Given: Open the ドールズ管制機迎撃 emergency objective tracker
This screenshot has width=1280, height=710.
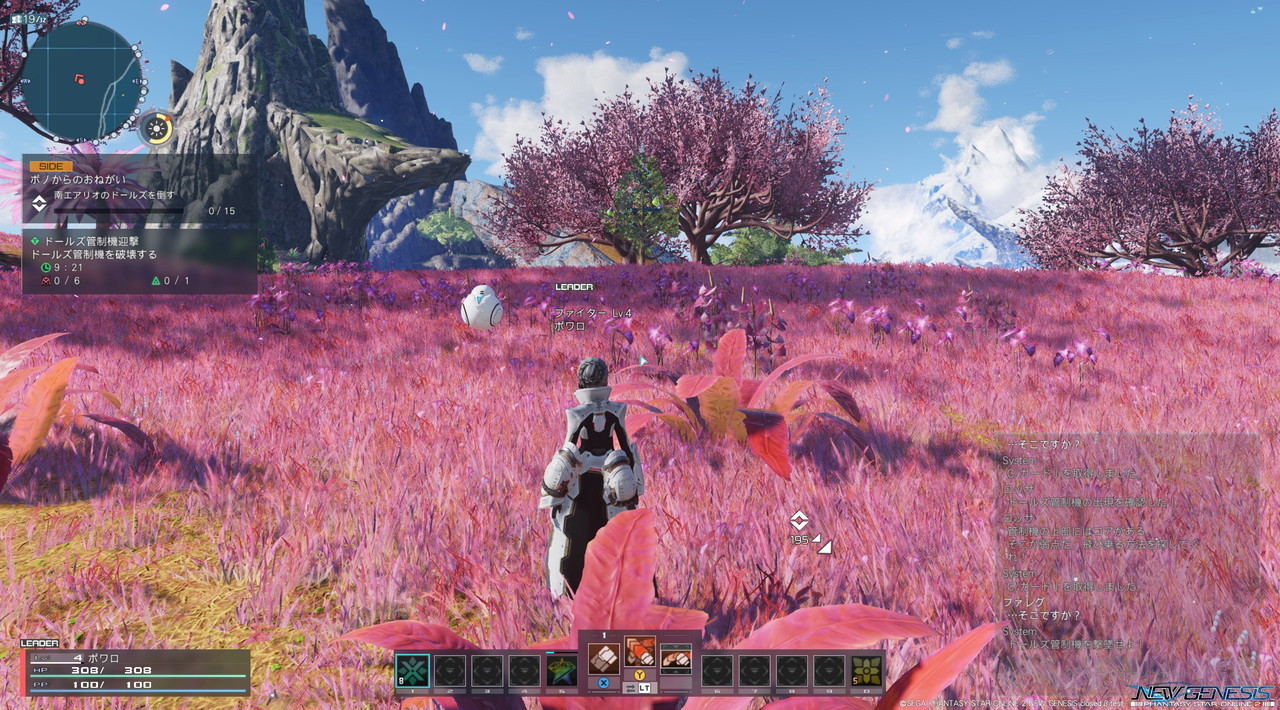Looking at the screenshot, I should (138, 262).
